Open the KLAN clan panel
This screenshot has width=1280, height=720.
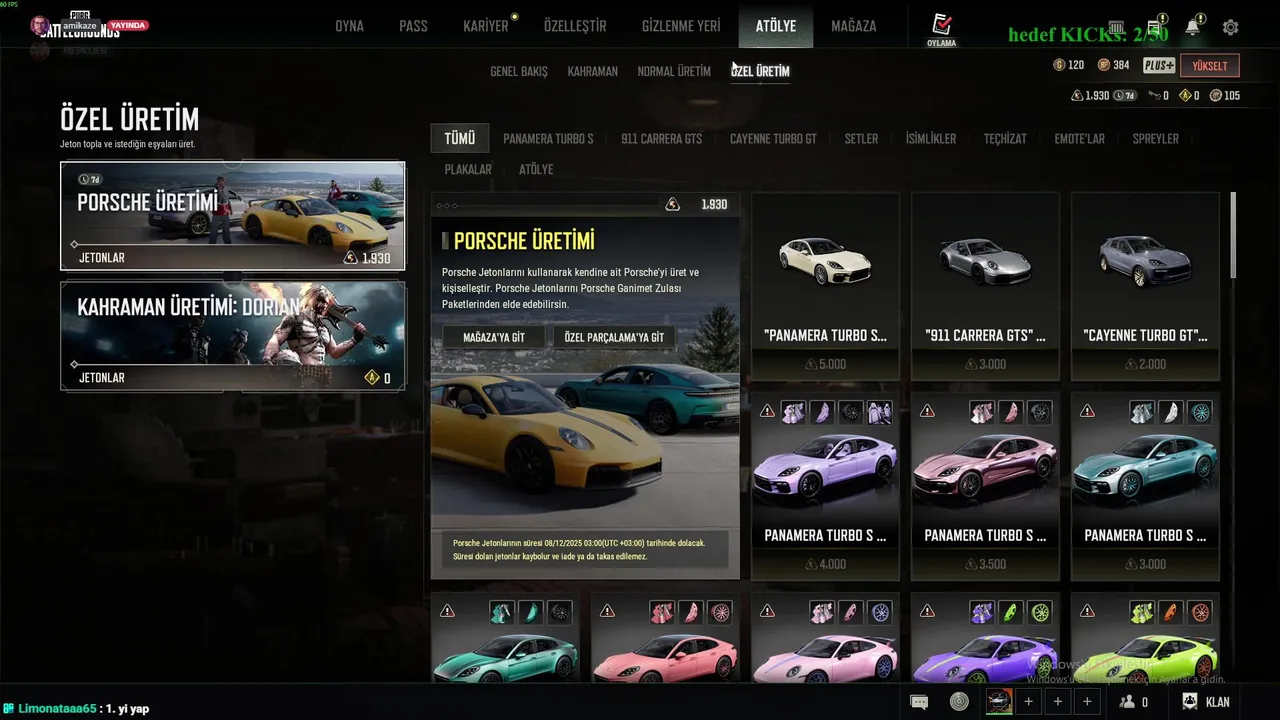[x=1206, y=702]
